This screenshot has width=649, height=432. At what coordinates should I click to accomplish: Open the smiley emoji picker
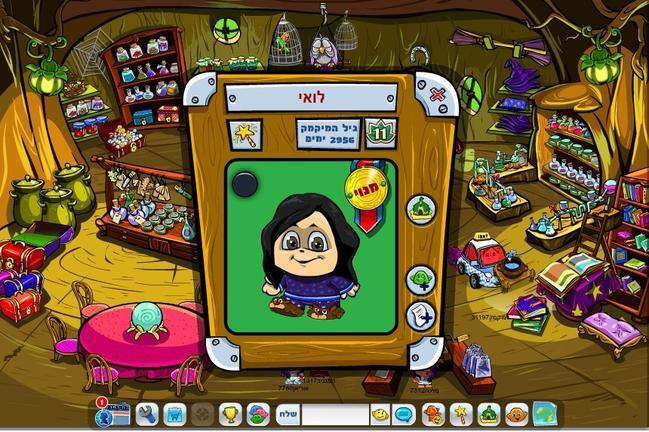click(x=381, y=414)
